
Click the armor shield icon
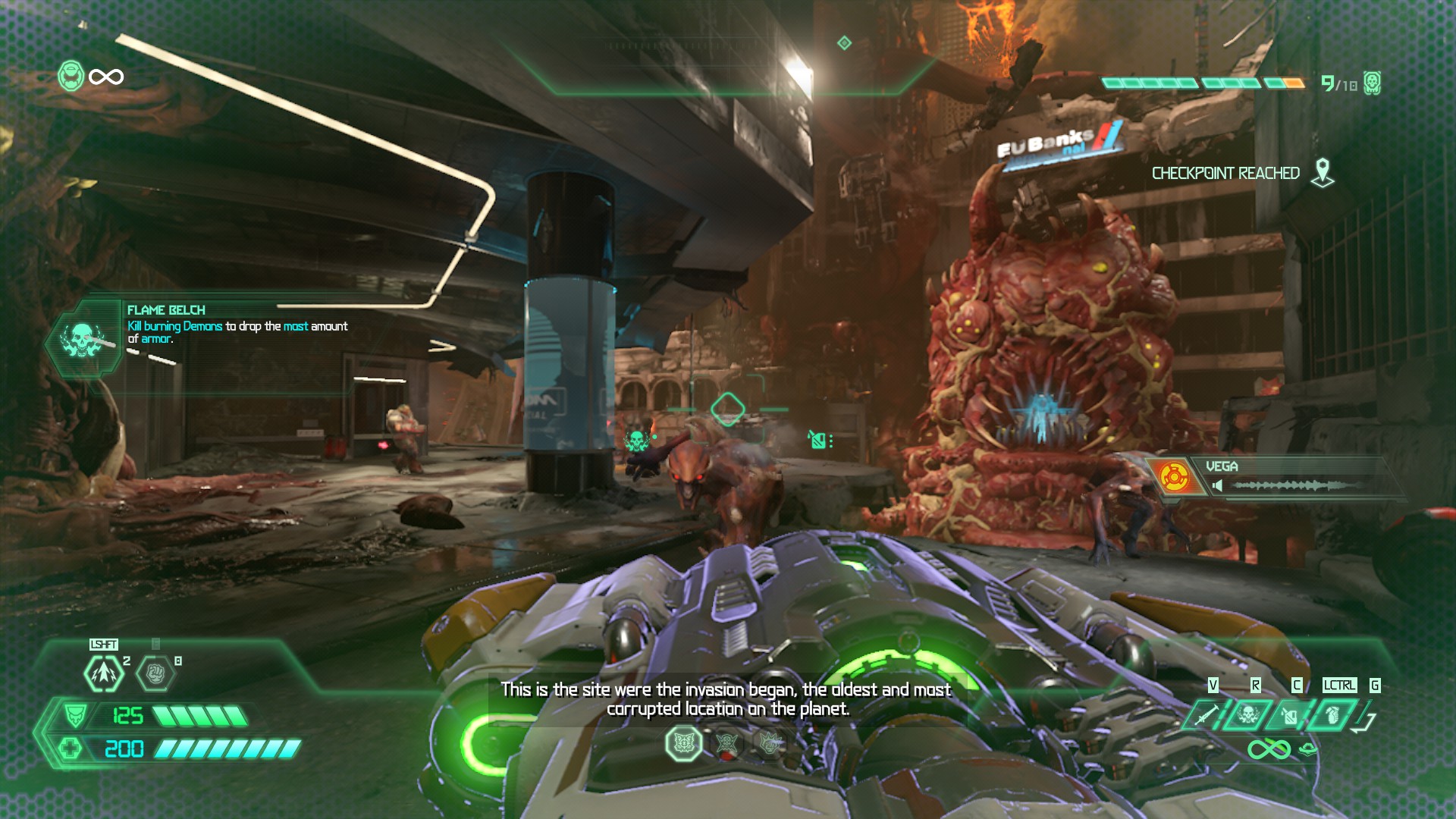tap(74, 715)
